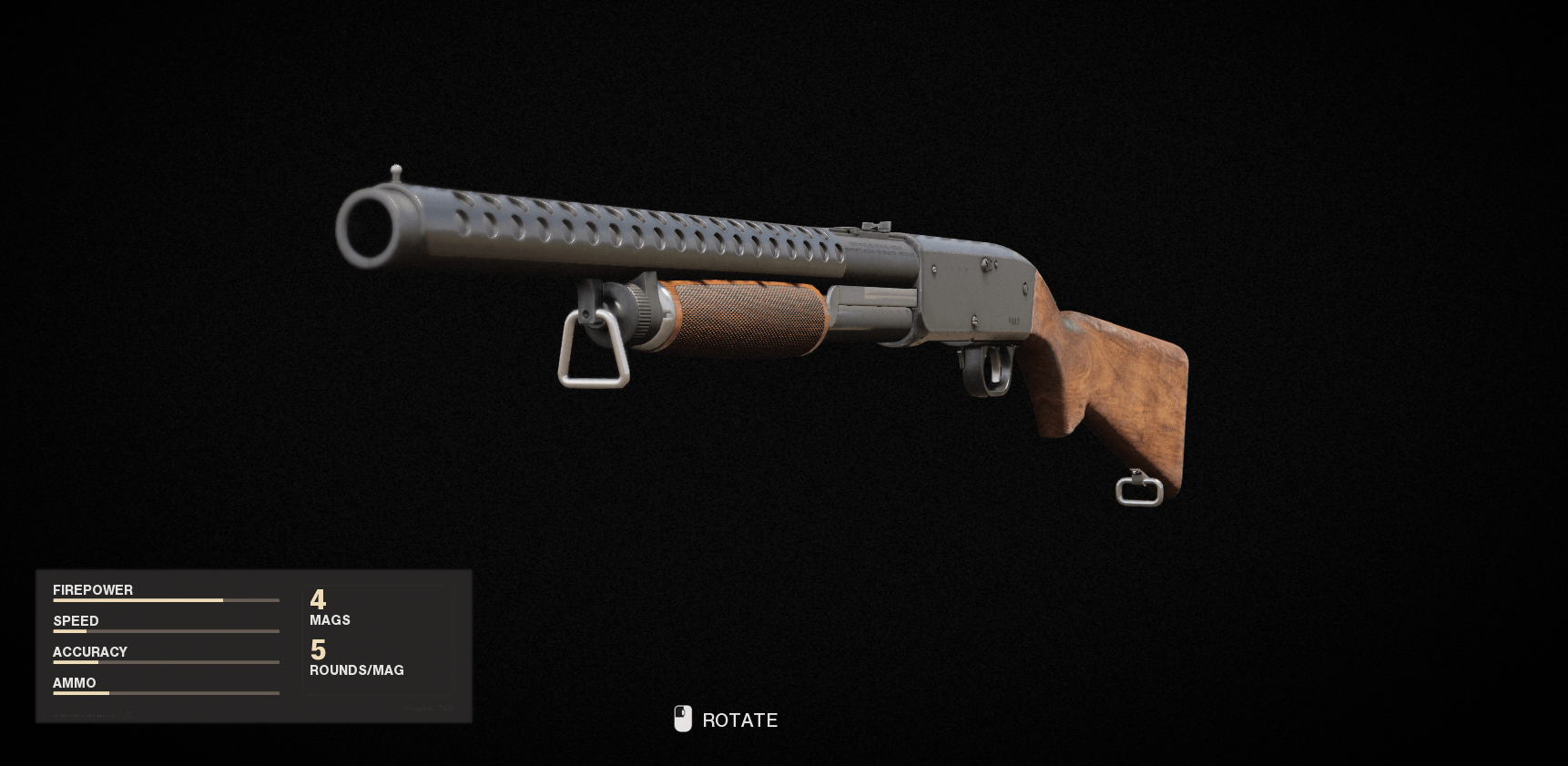1568x766 pixels.
Task: Click the number 4 above MAGS
Action: click(x=318, y=600)
